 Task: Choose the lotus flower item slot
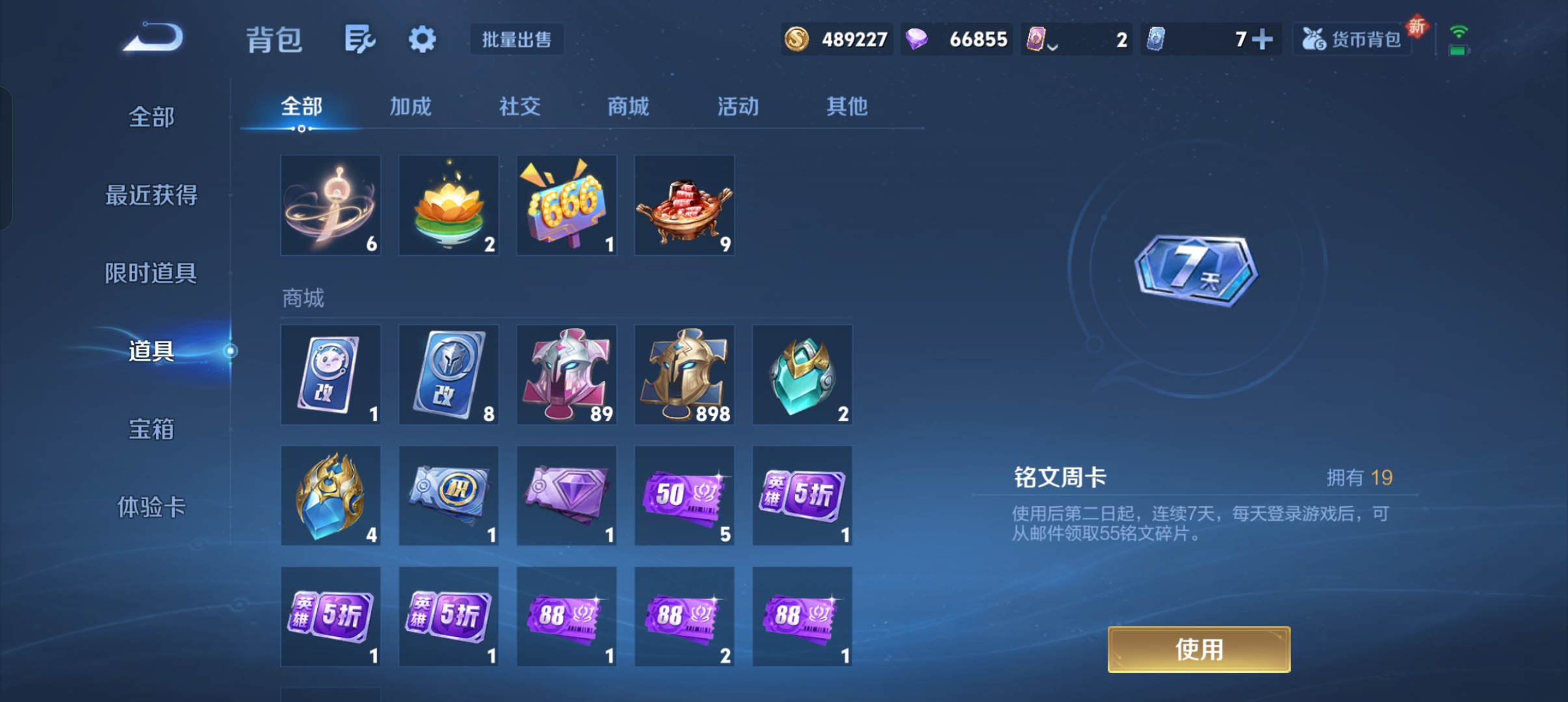coord(449,205)
